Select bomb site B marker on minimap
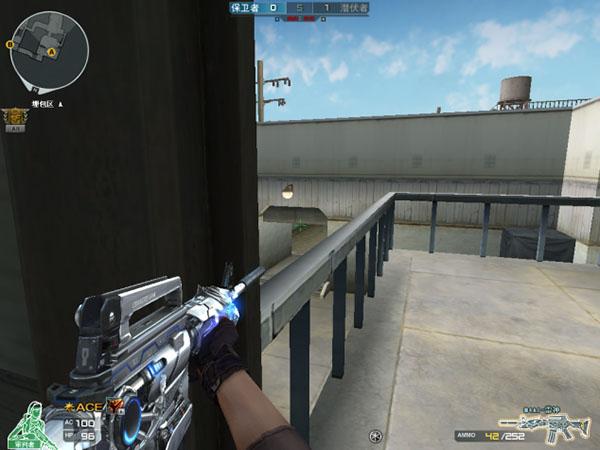This screenshot has height=450, width=600. tap(11, 44)
